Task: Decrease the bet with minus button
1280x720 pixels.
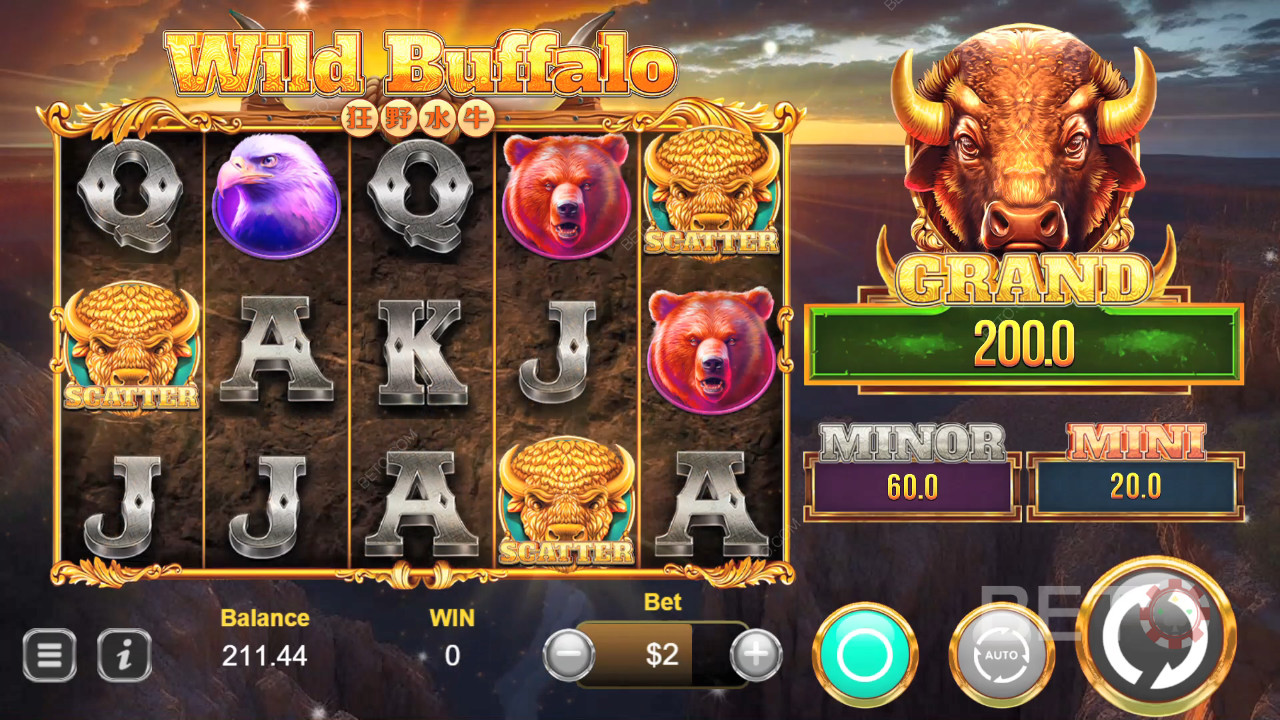Action: 568,655
